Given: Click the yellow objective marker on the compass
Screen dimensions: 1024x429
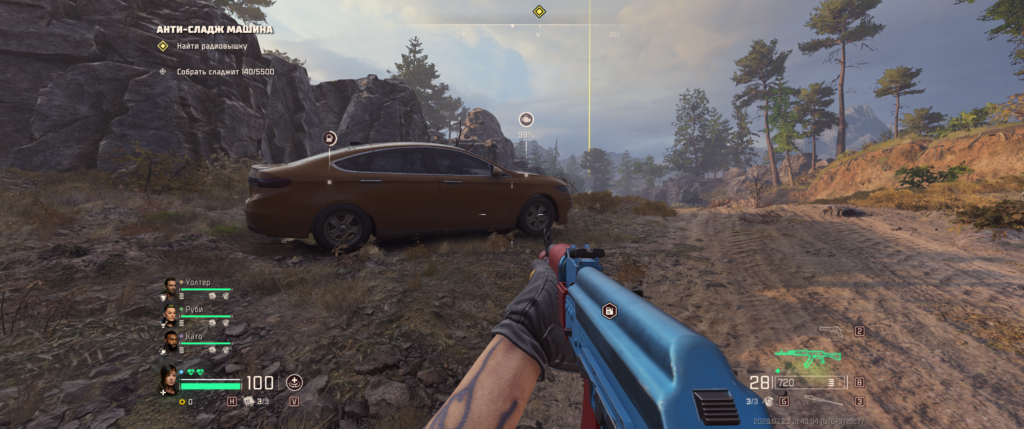Looking at the screenshot, I should (x=539, y=11).
